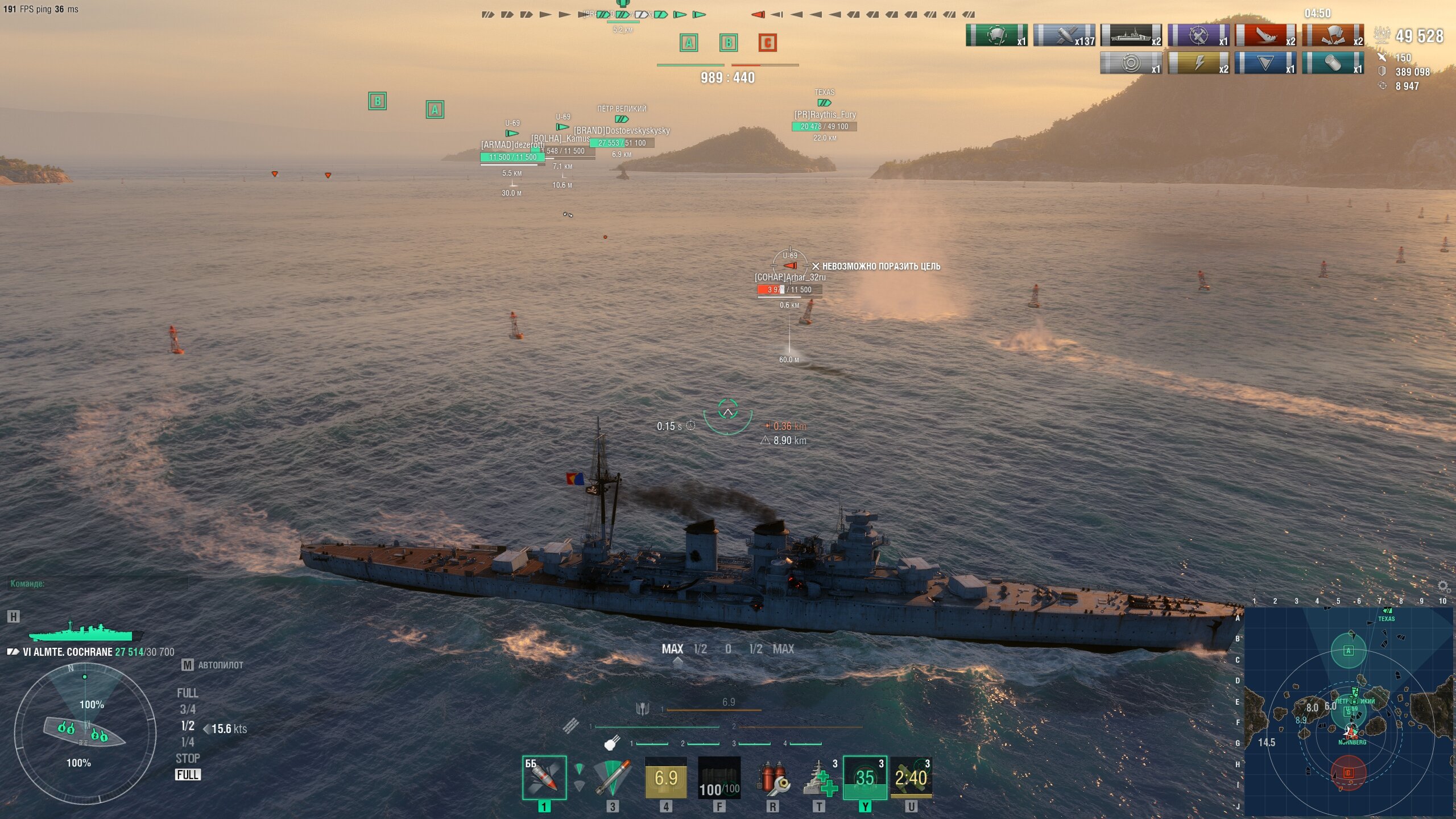Select the x137 shell hits ribbon
This screenshot has width=1456, height=819.
pyautogui.click(x=1064, y=35)
